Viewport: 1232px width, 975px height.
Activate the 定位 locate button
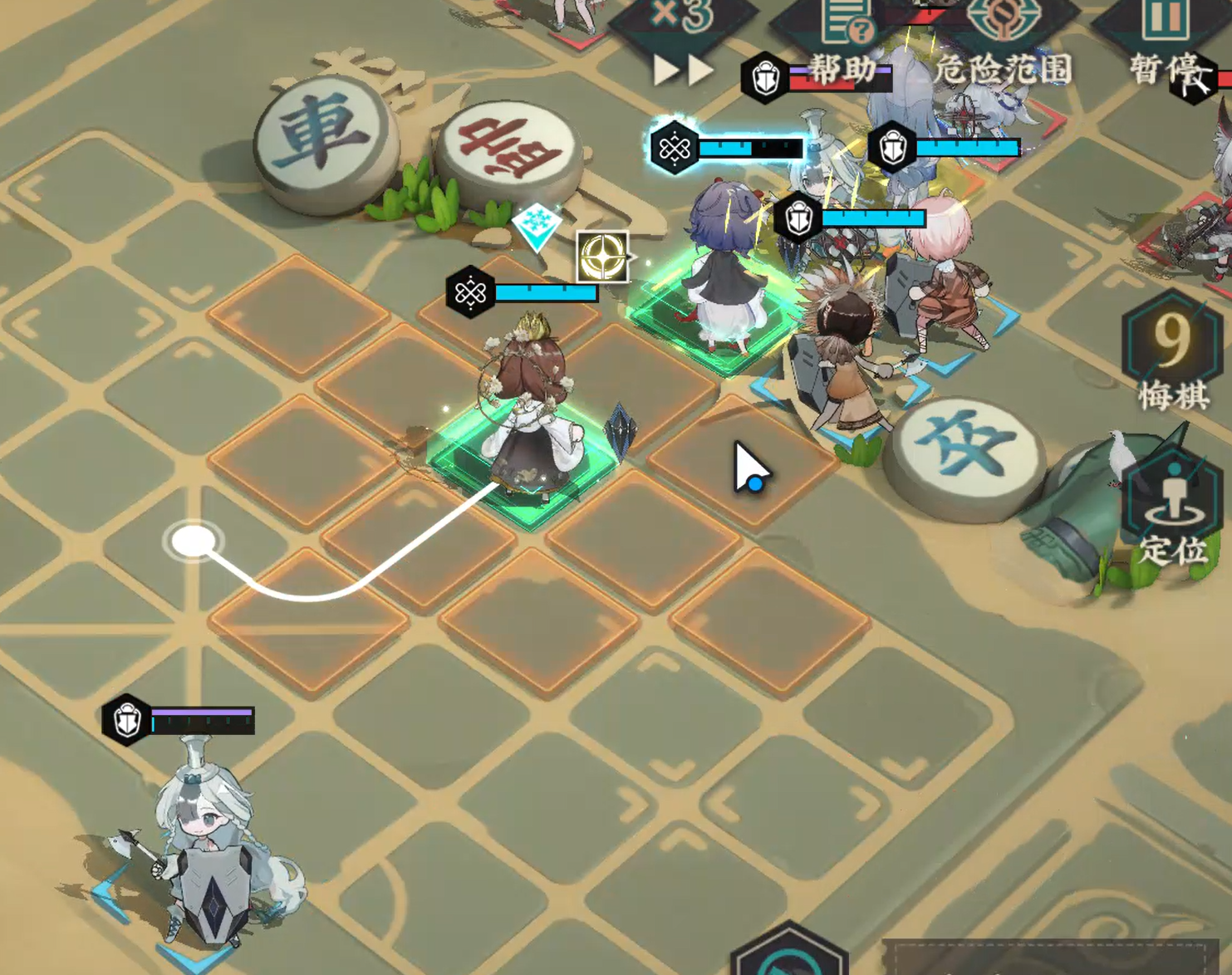point(1173,507)
